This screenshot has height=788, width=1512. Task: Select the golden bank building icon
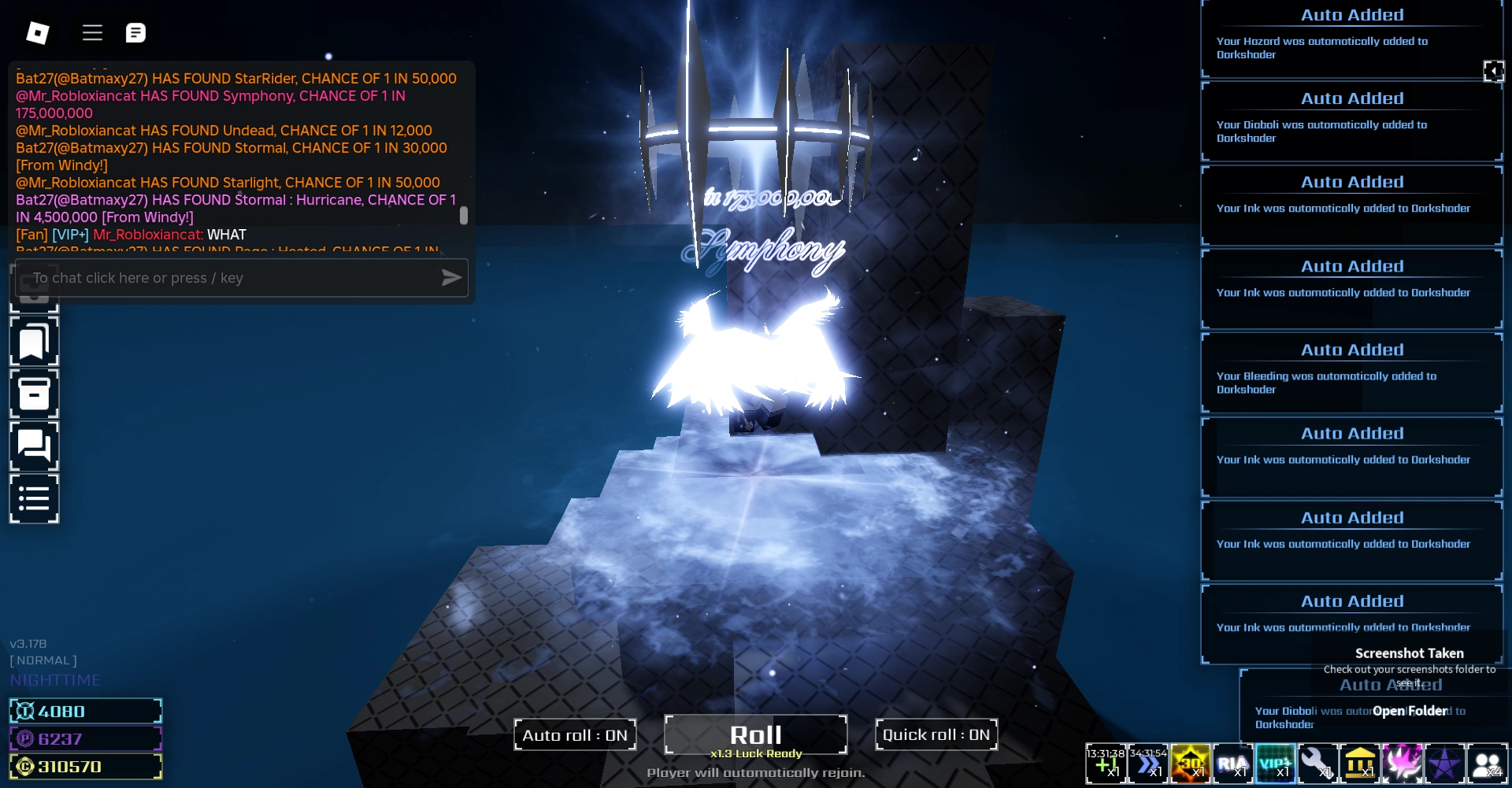[1362, 763]
